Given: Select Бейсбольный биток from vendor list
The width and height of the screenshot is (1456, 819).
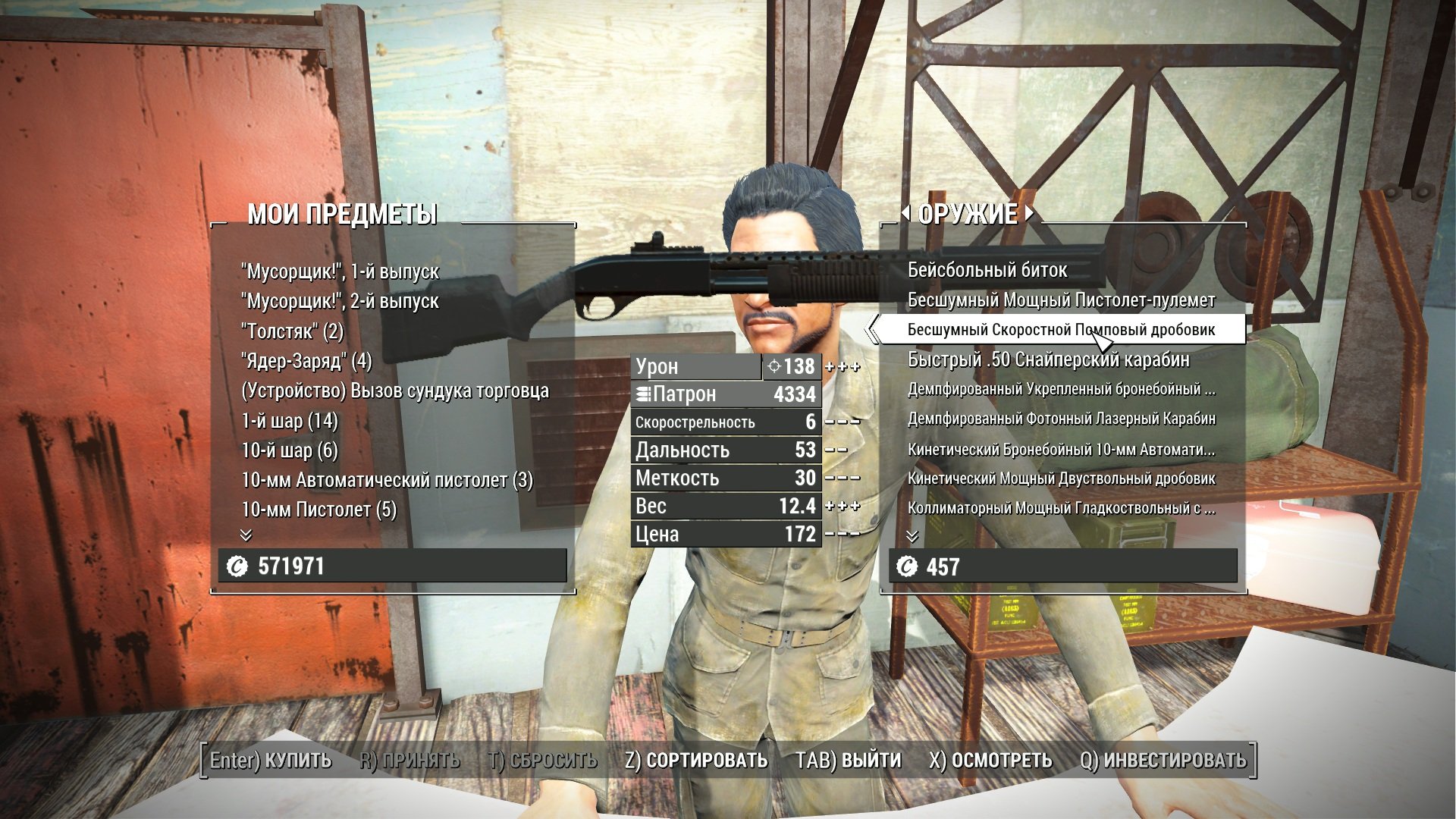Looking at the screenshot, I should [x=987, y=270].
